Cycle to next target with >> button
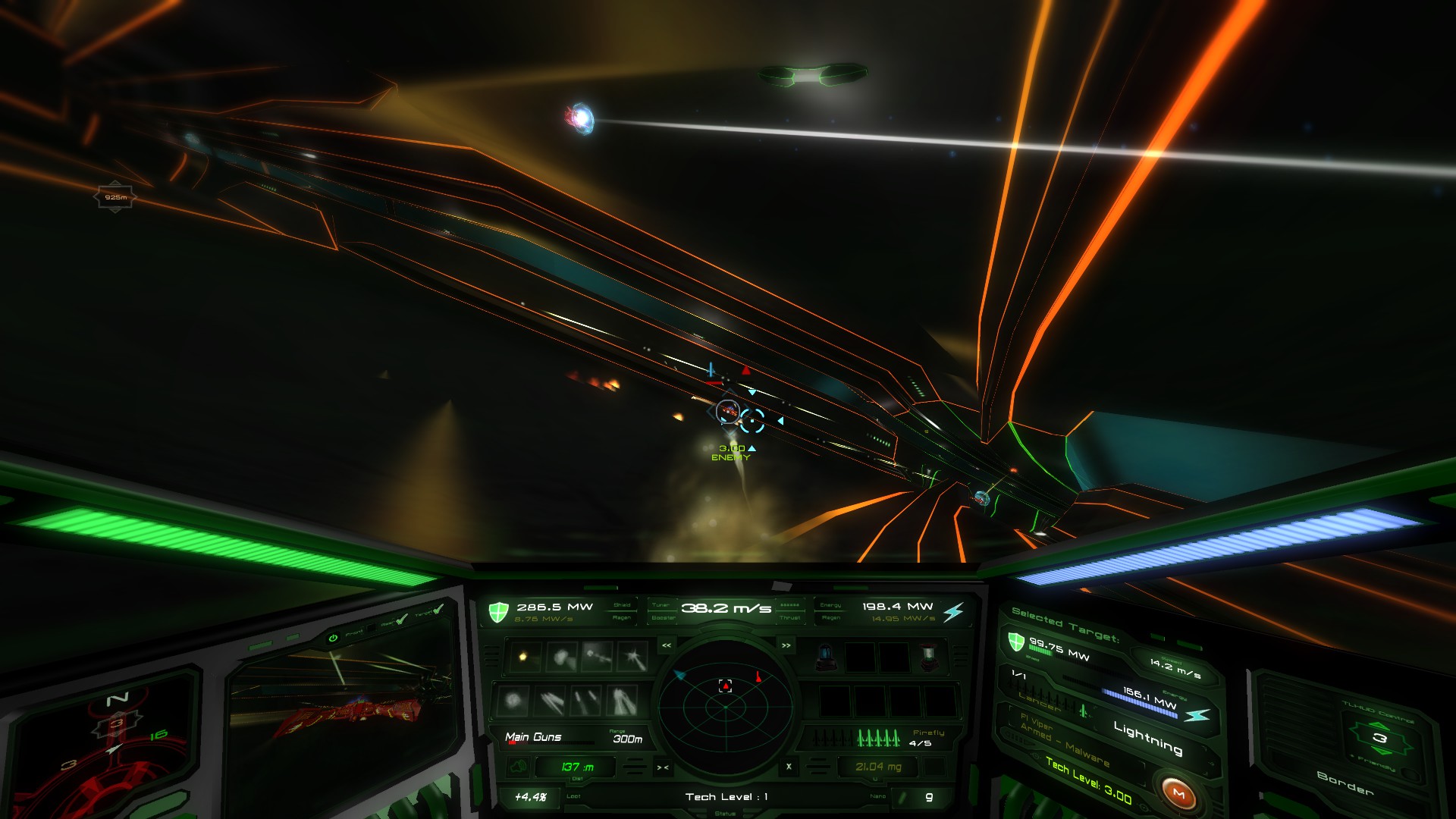The width and height of the screenshot is (1456, 819). point(786,645)
